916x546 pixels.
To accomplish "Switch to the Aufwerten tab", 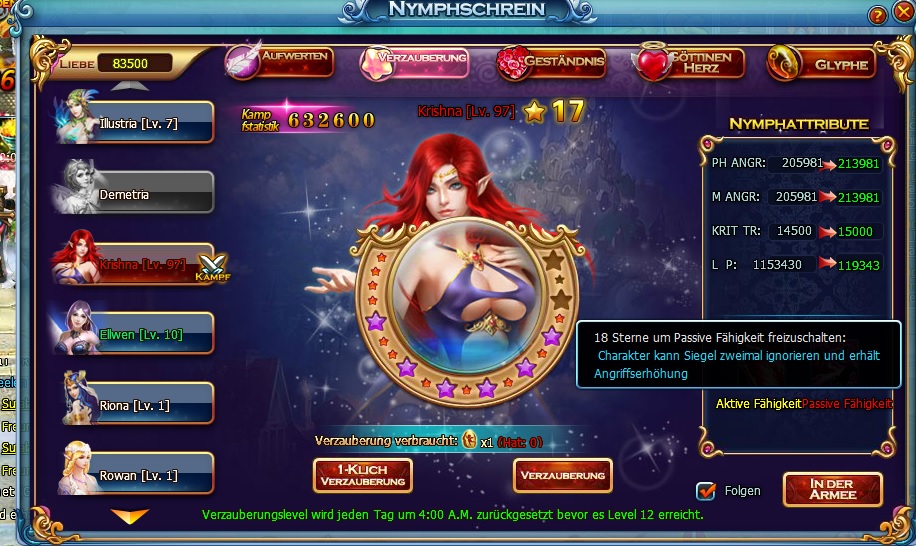I will click(280, 62).
